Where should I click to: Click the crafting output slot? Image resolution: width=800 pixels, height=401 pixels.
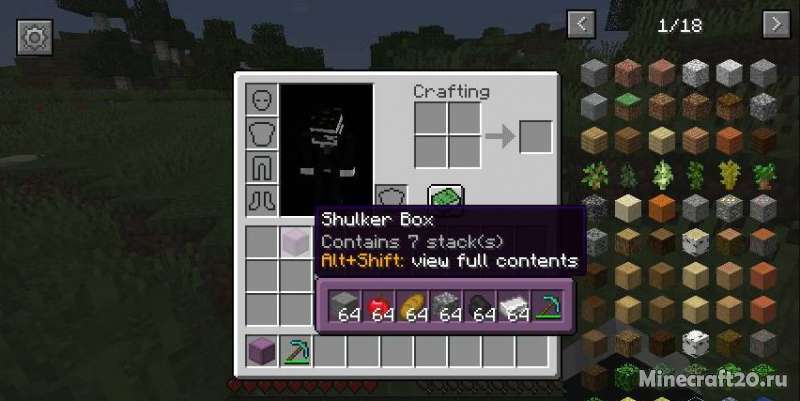tap(535, 136)
